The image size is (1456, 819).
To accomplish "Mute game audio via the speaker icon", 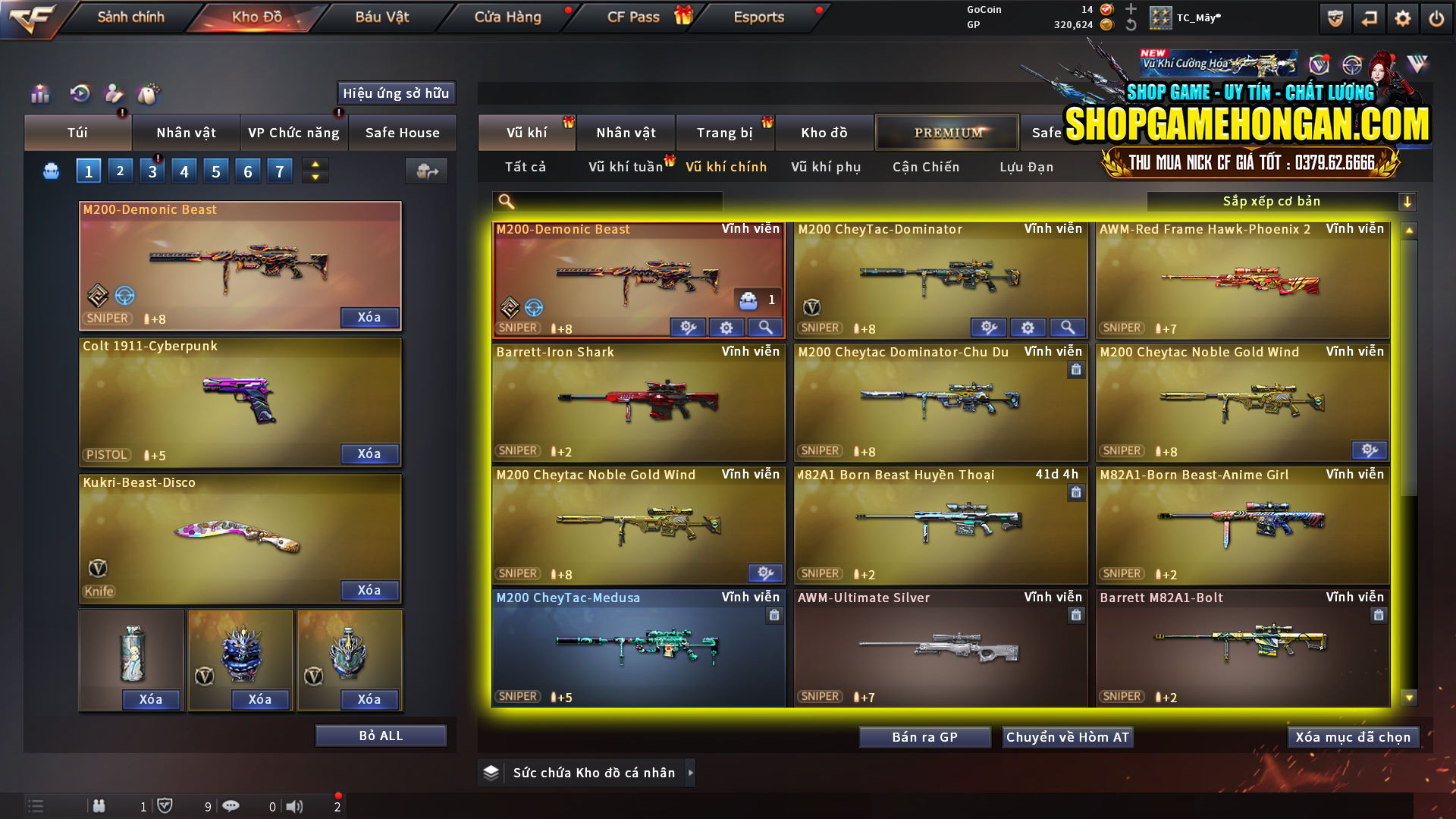I will (x=294, y=806).
